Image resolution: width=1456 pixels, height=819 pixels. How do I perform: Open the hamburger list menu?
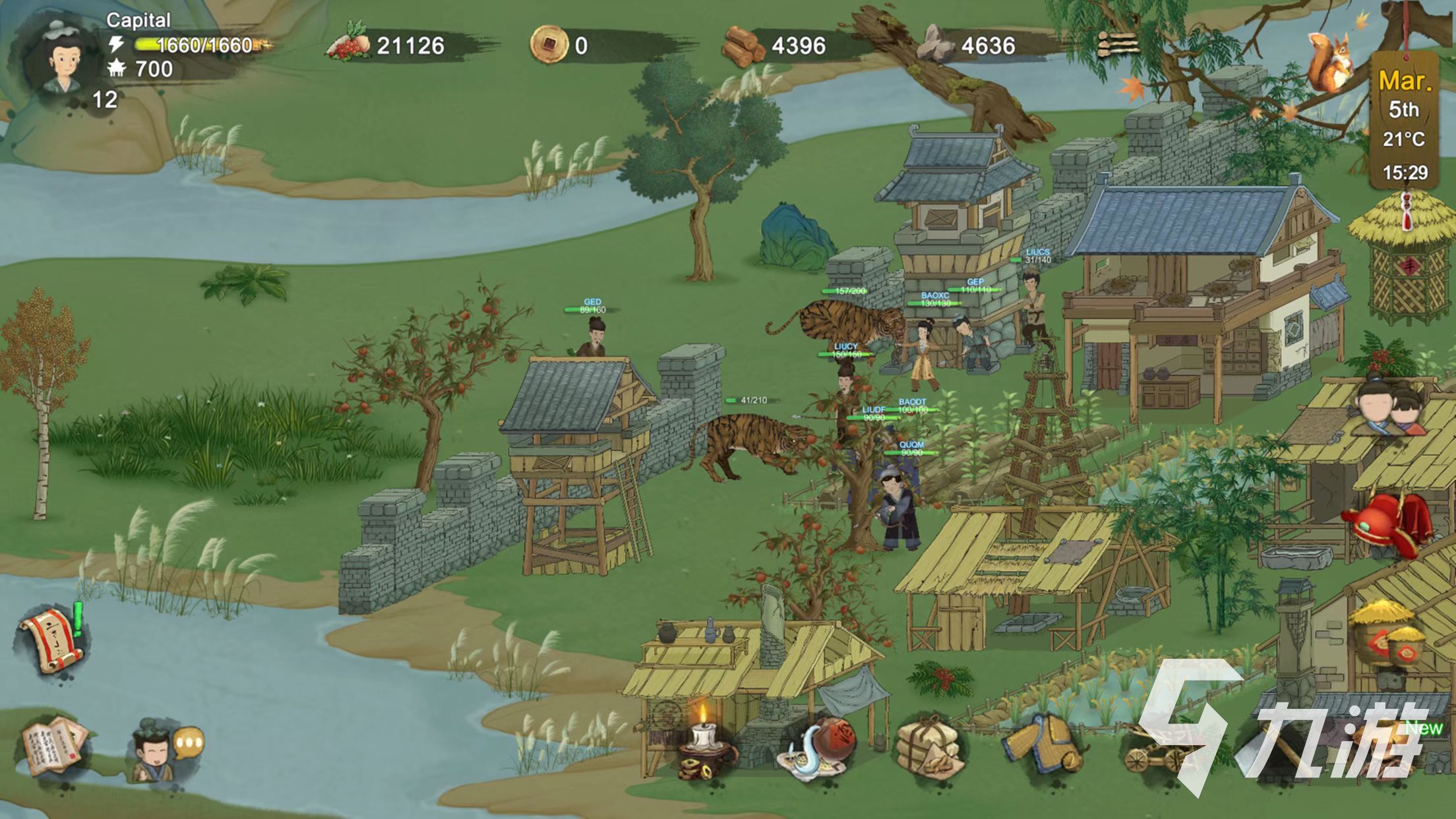click(1118, 45)
